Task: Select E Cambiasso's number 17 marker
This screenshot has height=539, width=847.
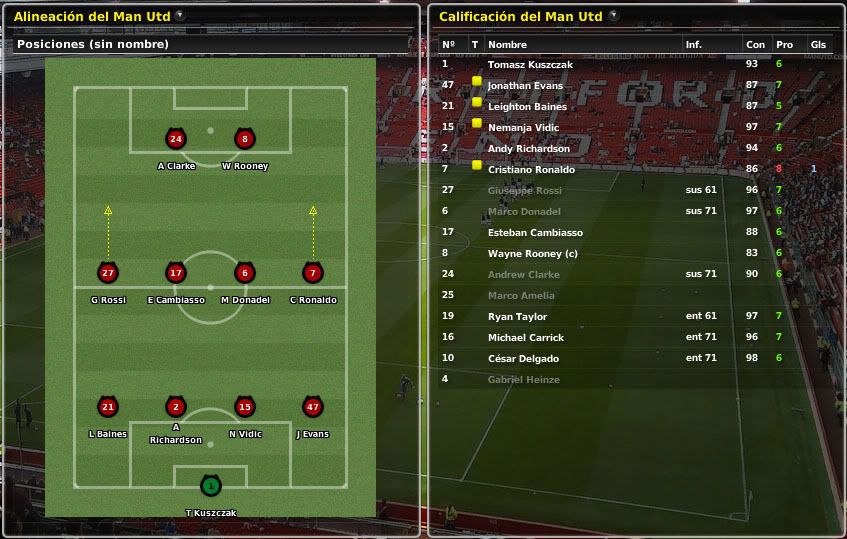Action: tap(176, 273)
